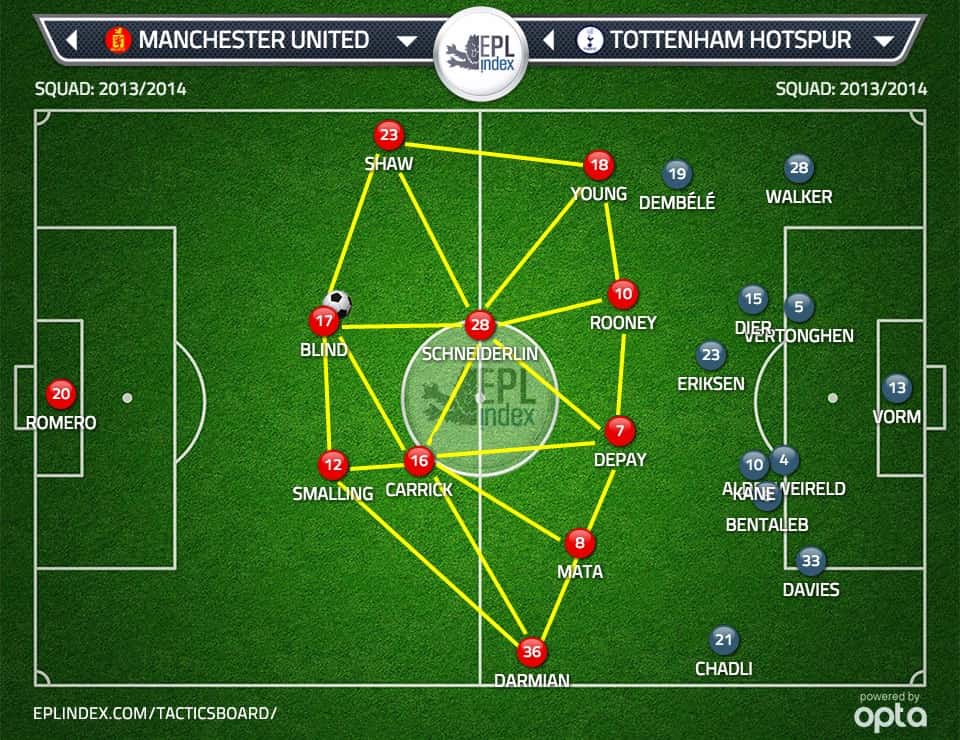Open the Manchester United team dropdown arrow
This screenshot has width=960, height=740.
[x=407, y=41]
